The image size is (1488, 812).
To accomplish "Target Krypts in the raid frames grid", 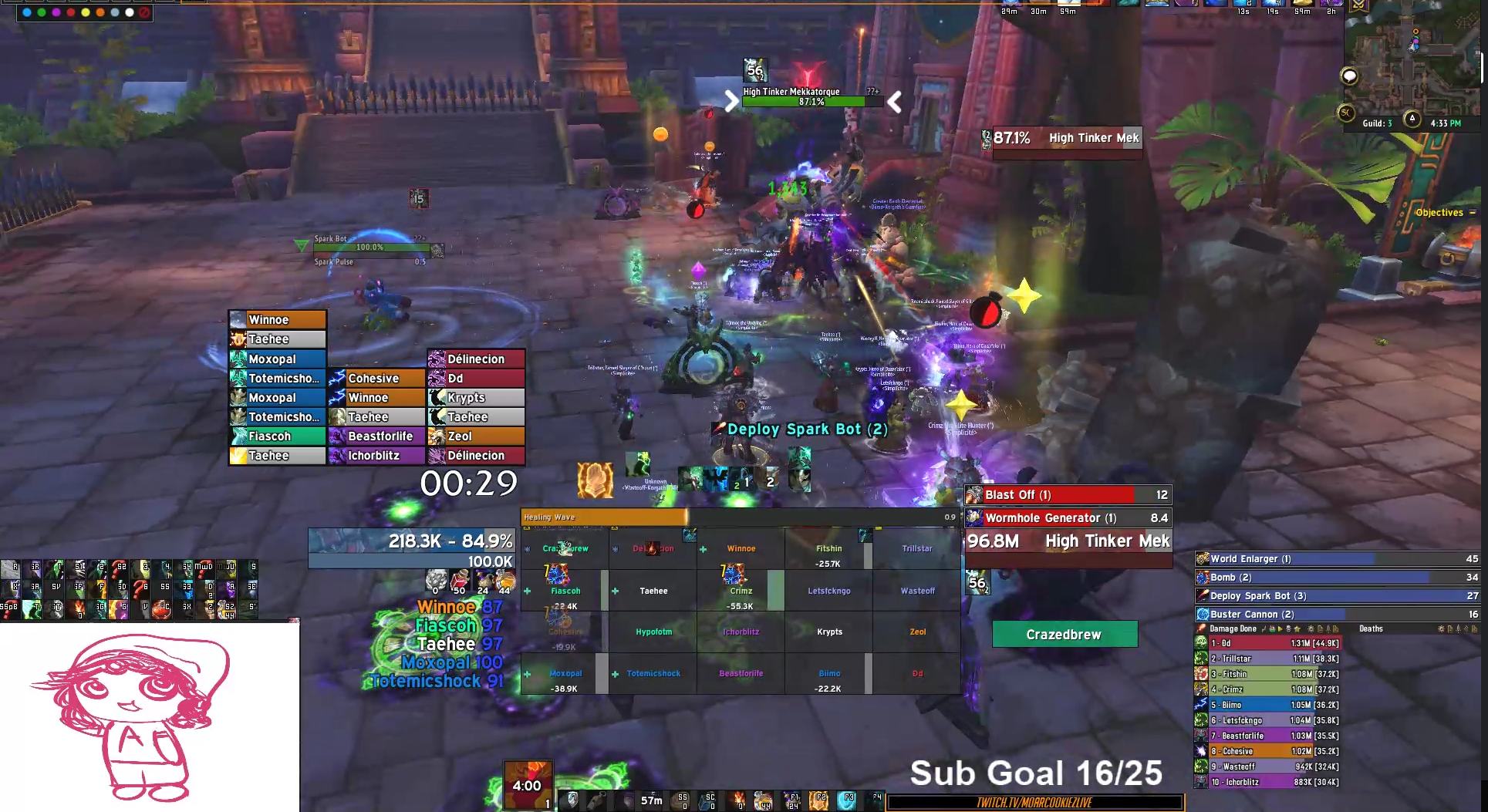I will (x=829, y=632).
